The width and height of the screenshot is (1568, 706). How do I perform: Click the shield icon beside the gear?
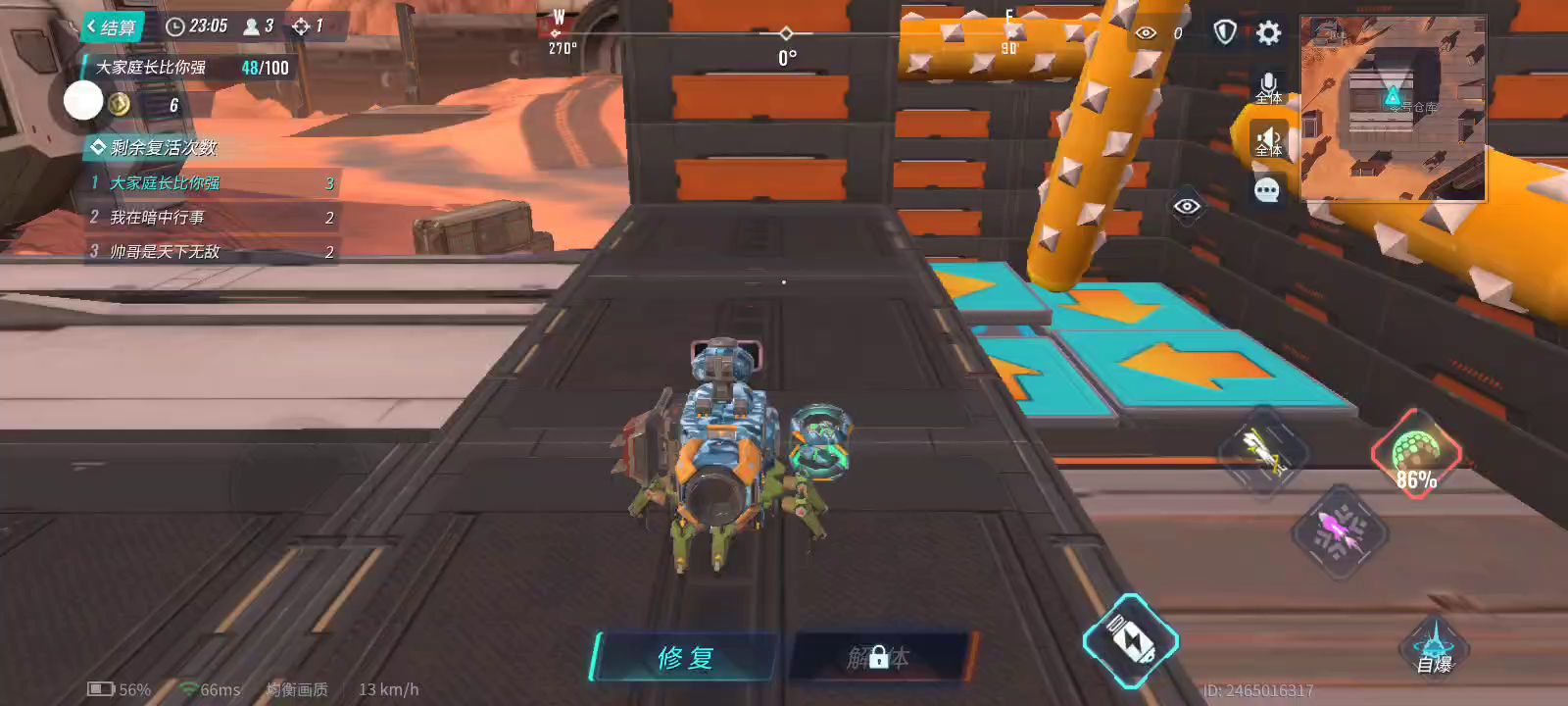[x=1224, y=33]
